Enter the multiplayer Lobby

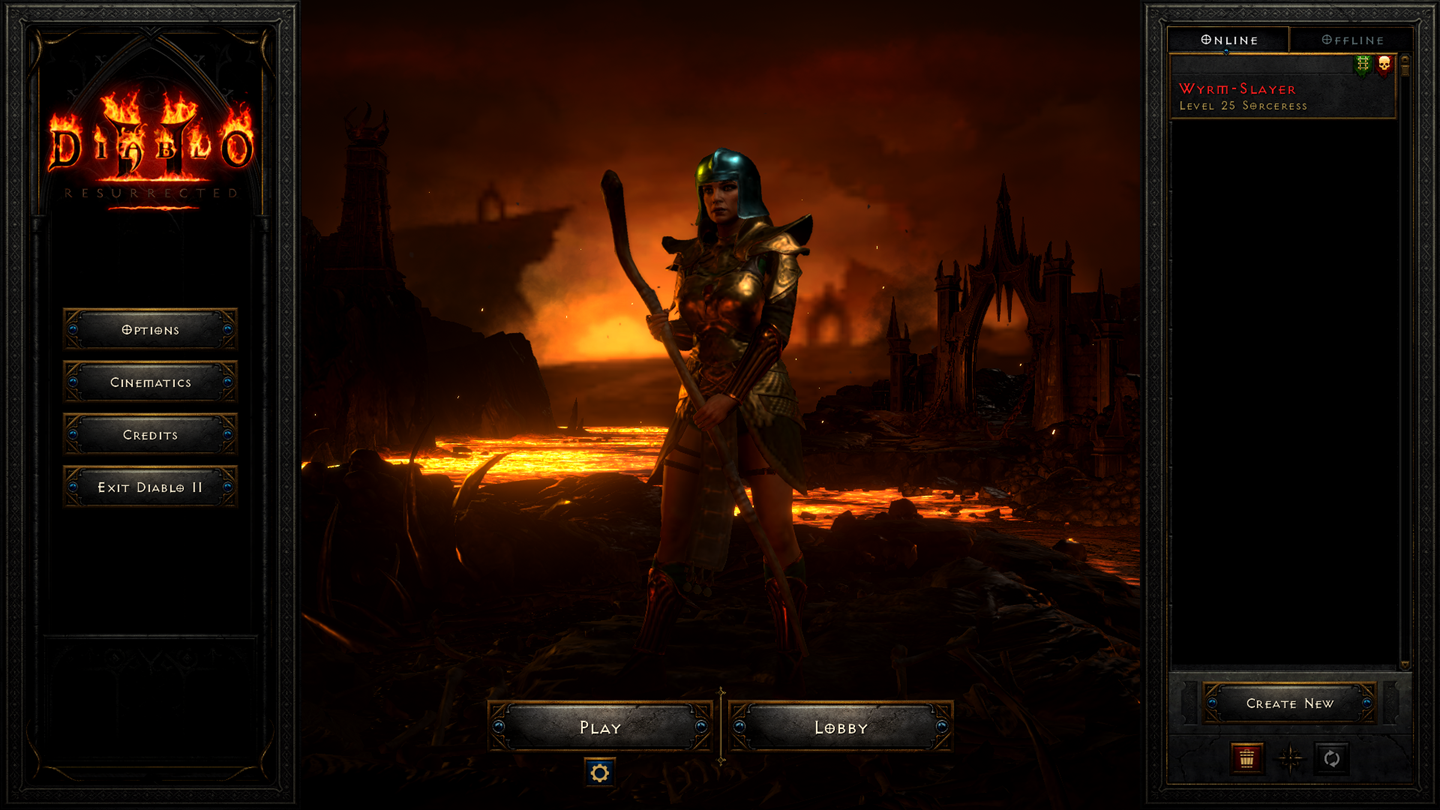840,727
